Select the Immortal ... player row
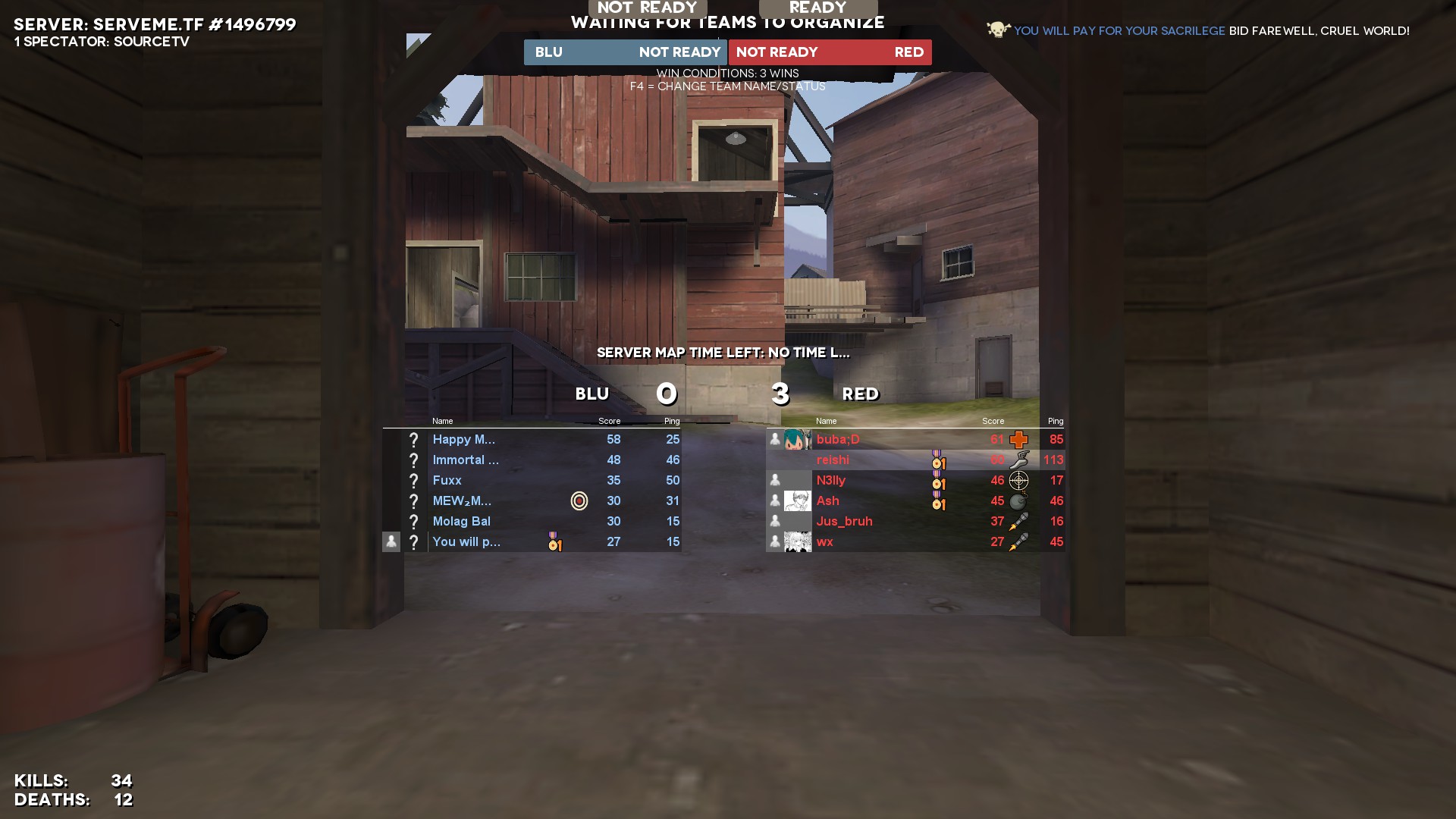The image size is (1456, 819). pos(466,460)
